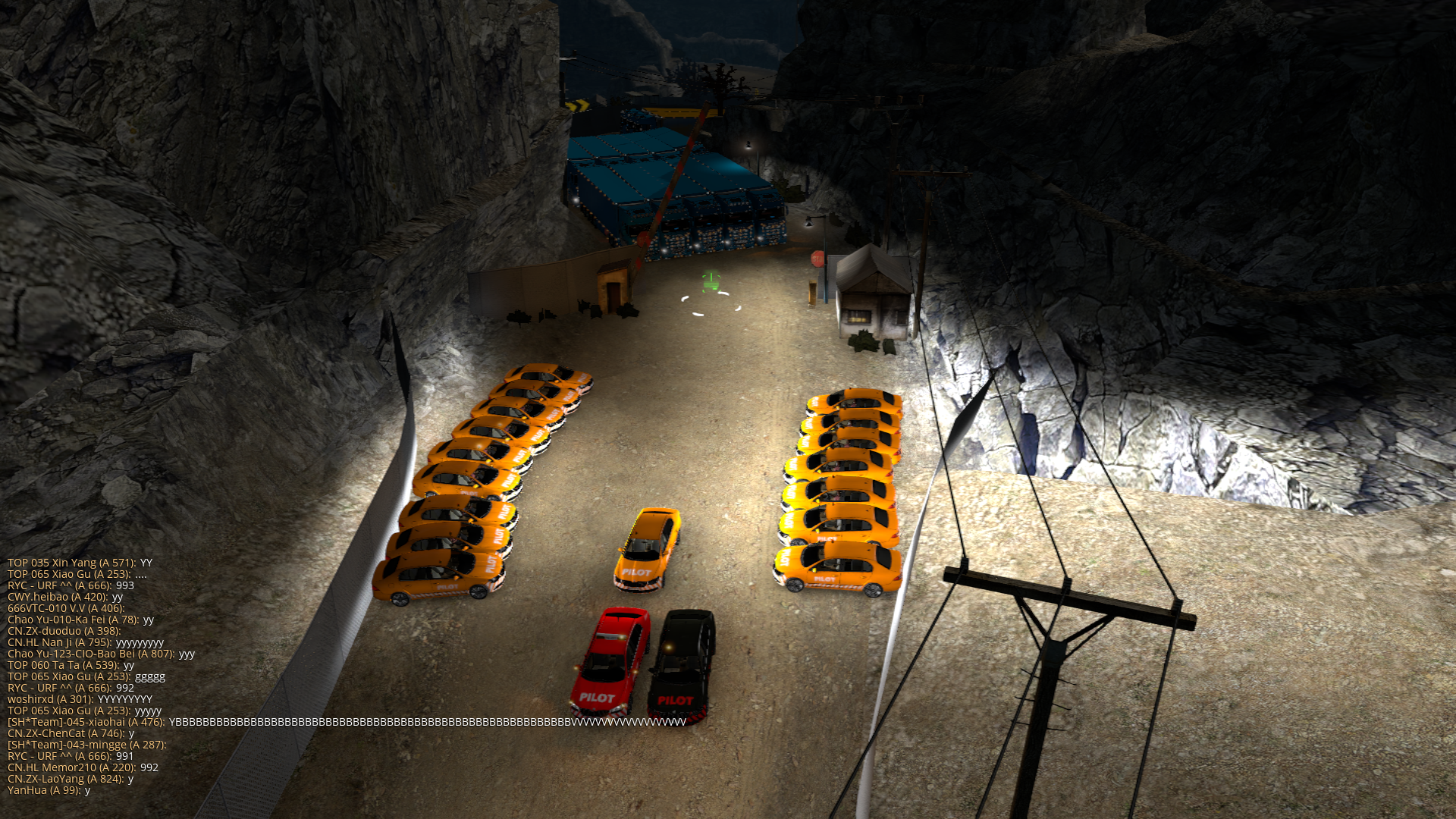Select the CWY.heibao chat row
The height and width of the screenshot is (819, 1456).
pos(64,597)
